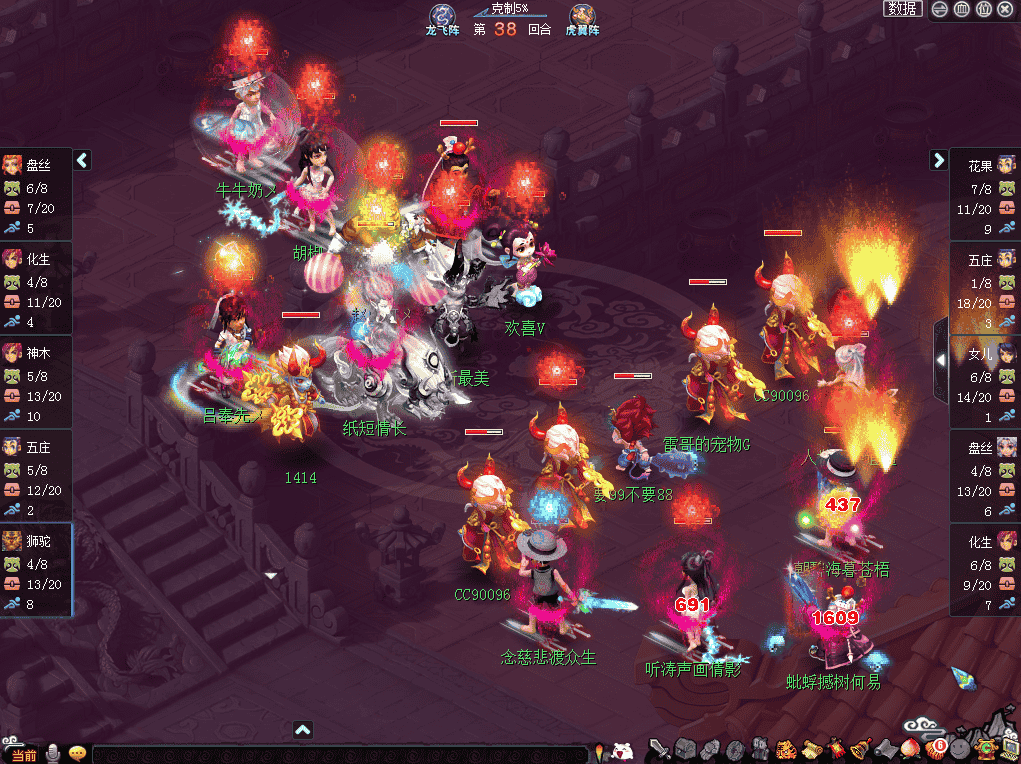Select the 女儿 row in right team list
Image resolution: width=1021 pixels, height=764 pixels.
pyautogui.click(x=985, y=381)
